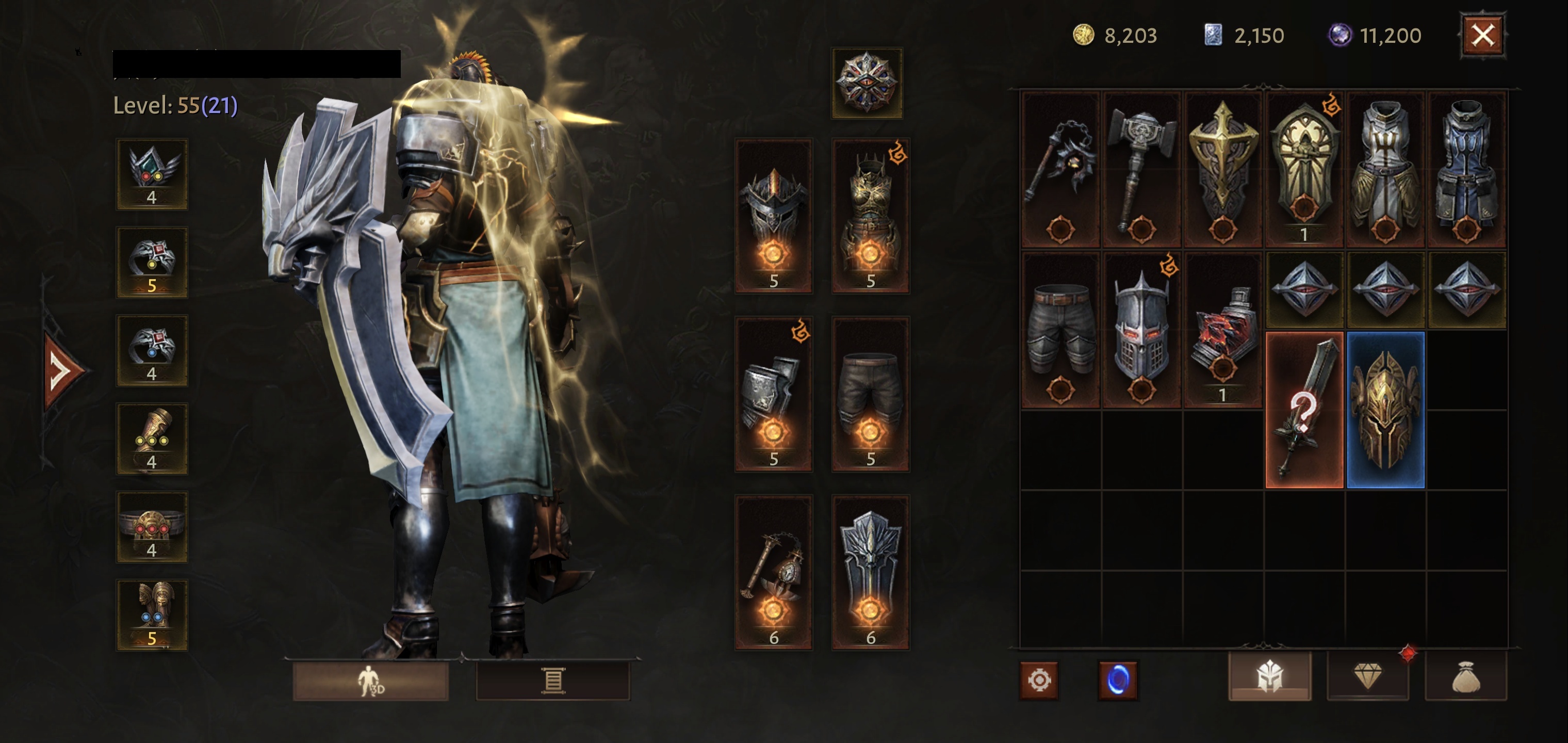Select the equipped boots slot
This screenshot has width=1568, height=743.
152,615
